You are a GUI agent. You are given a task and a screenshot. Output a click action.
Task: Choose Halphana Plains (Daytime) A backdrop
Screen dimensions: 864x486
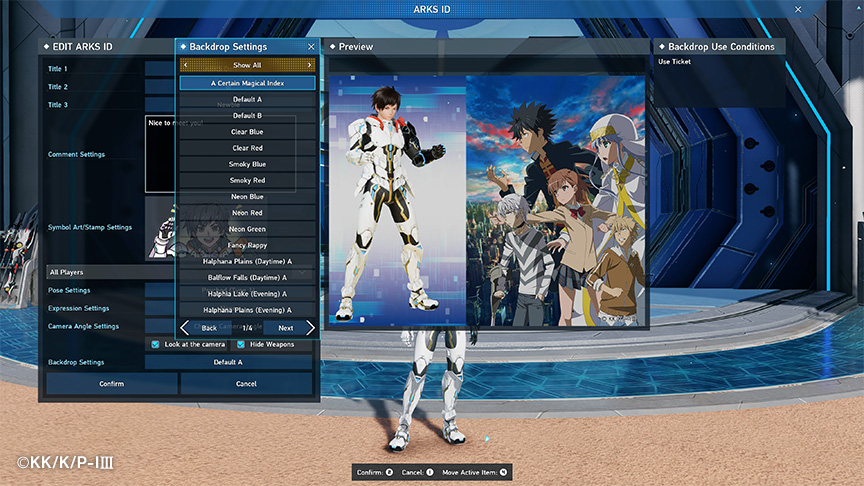(247, 261)
